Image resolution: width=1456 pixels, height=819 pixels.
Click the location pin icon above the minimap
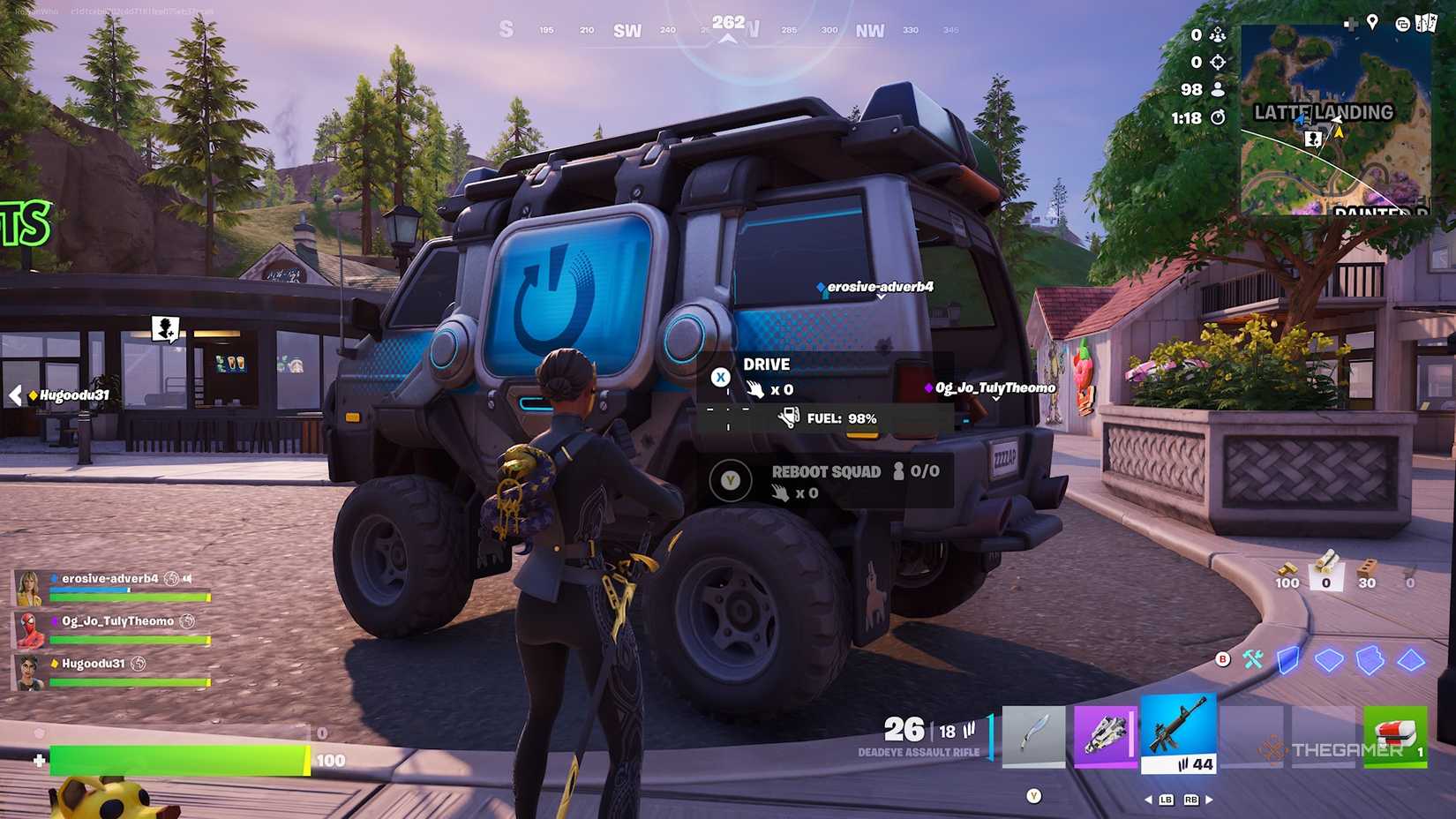coord(1373,22)
